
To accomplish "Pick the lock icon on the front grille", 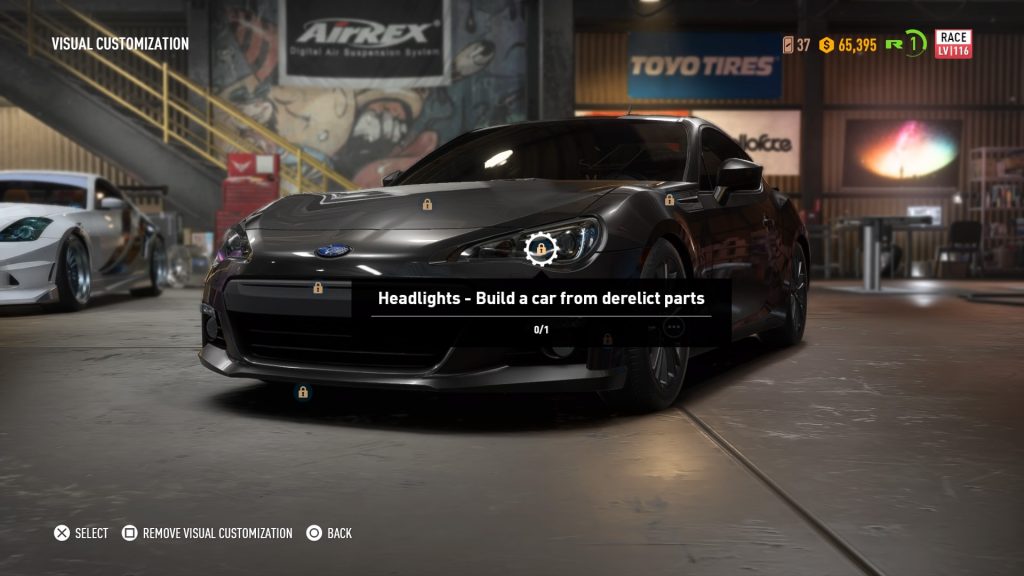I will pyautogui.click(x=318, y=288).
